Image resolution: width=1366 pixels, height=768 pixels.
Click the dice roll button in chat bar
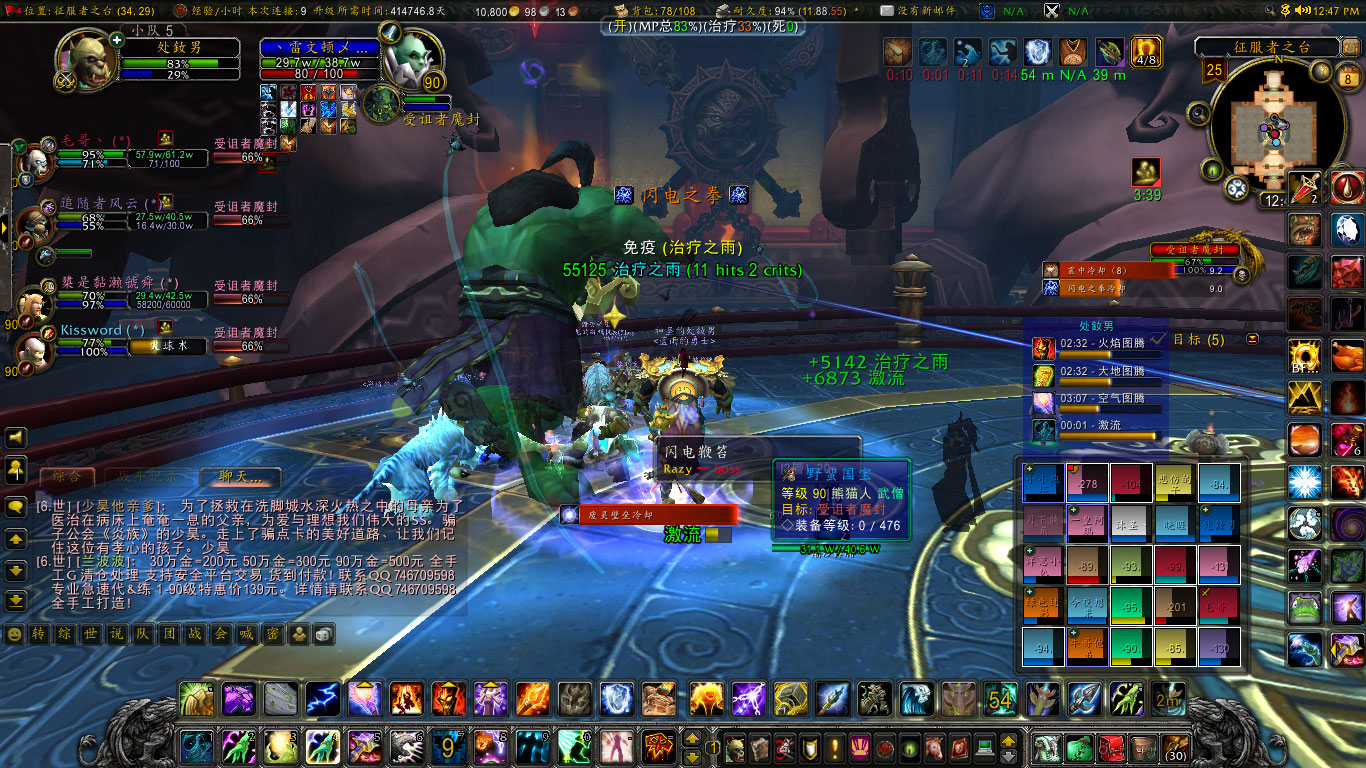tap(325, 634)
